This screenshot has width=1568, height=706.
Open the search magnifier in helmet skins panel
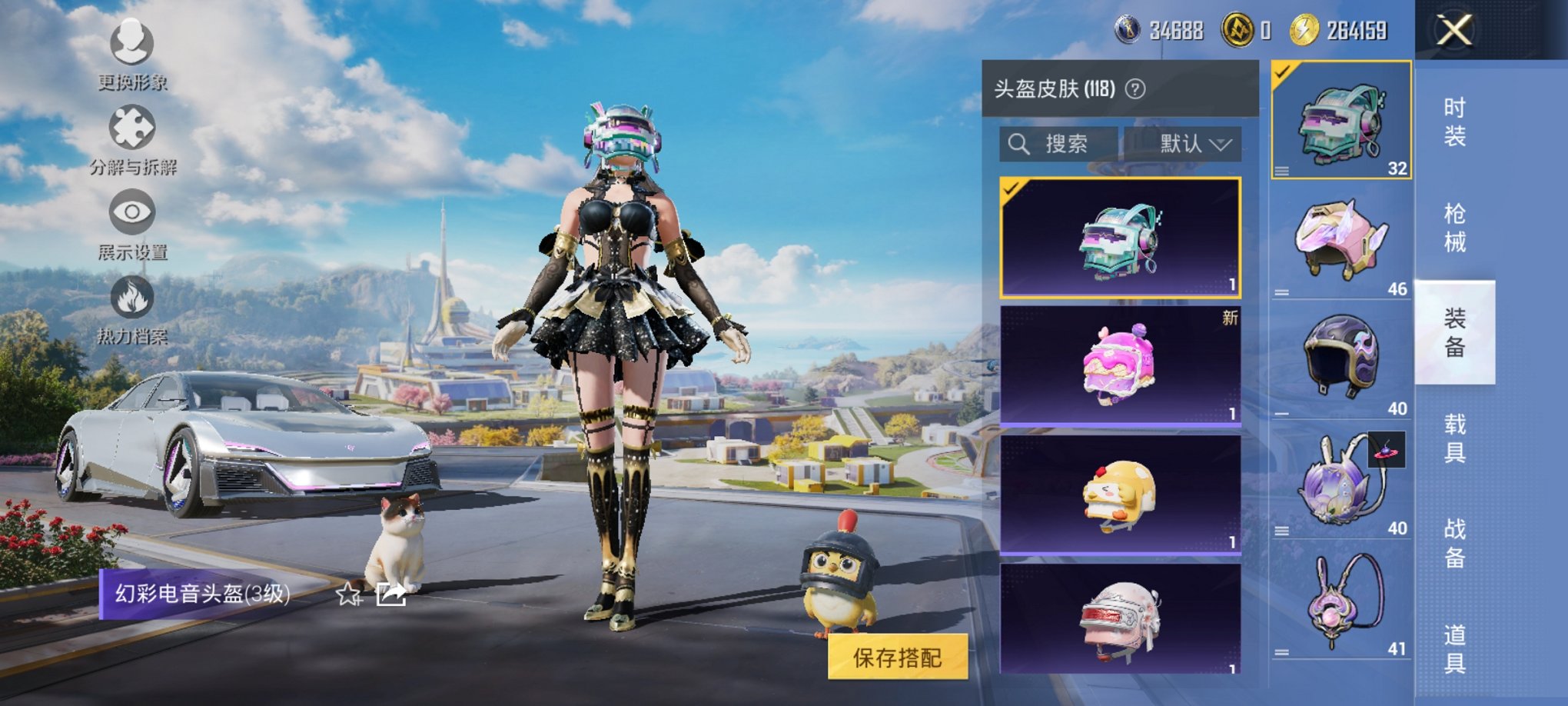click(1020, 143)
